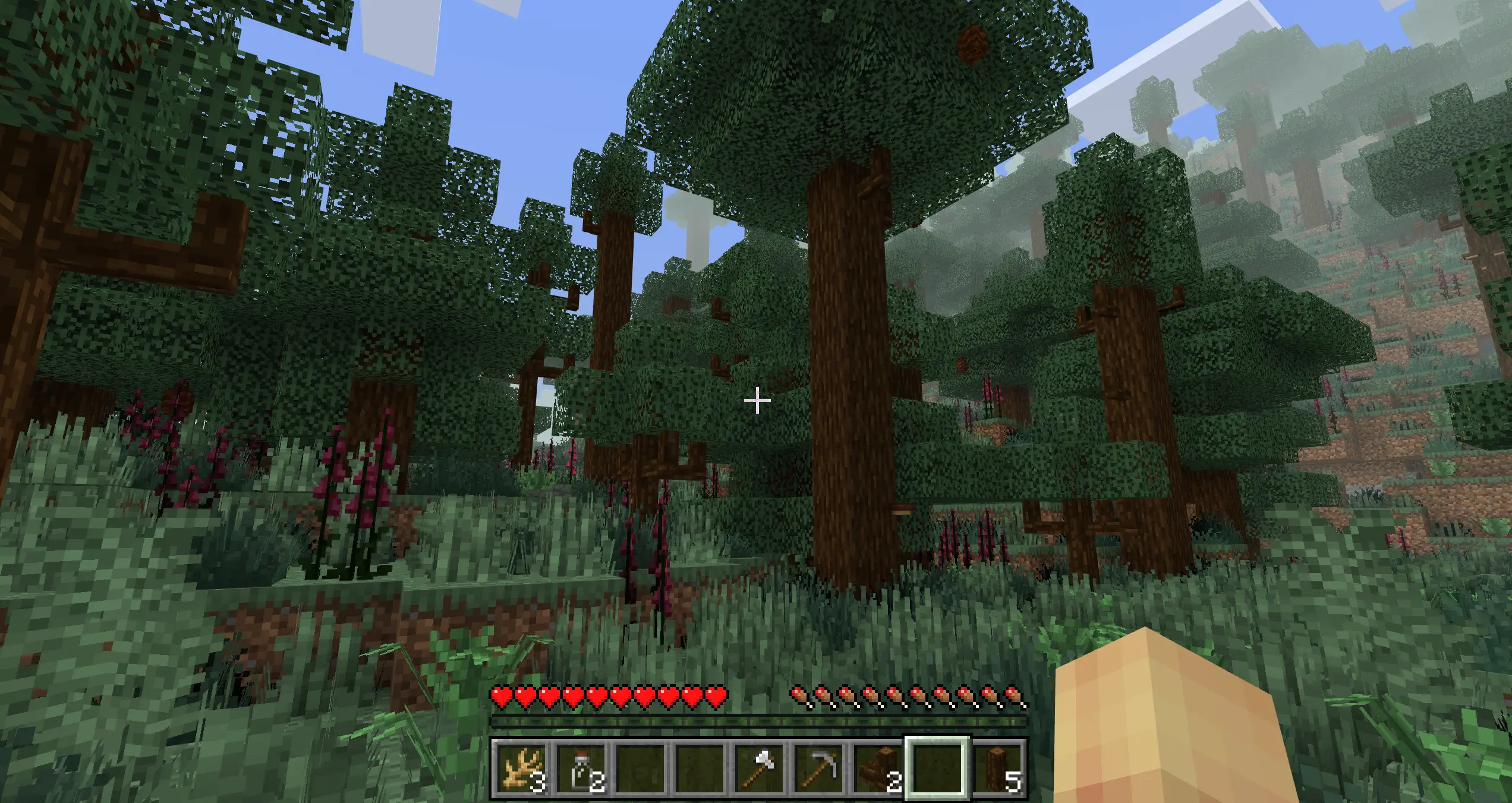Choose the stack of five dark logs
1512x803 pixels.
click(997, 768)
